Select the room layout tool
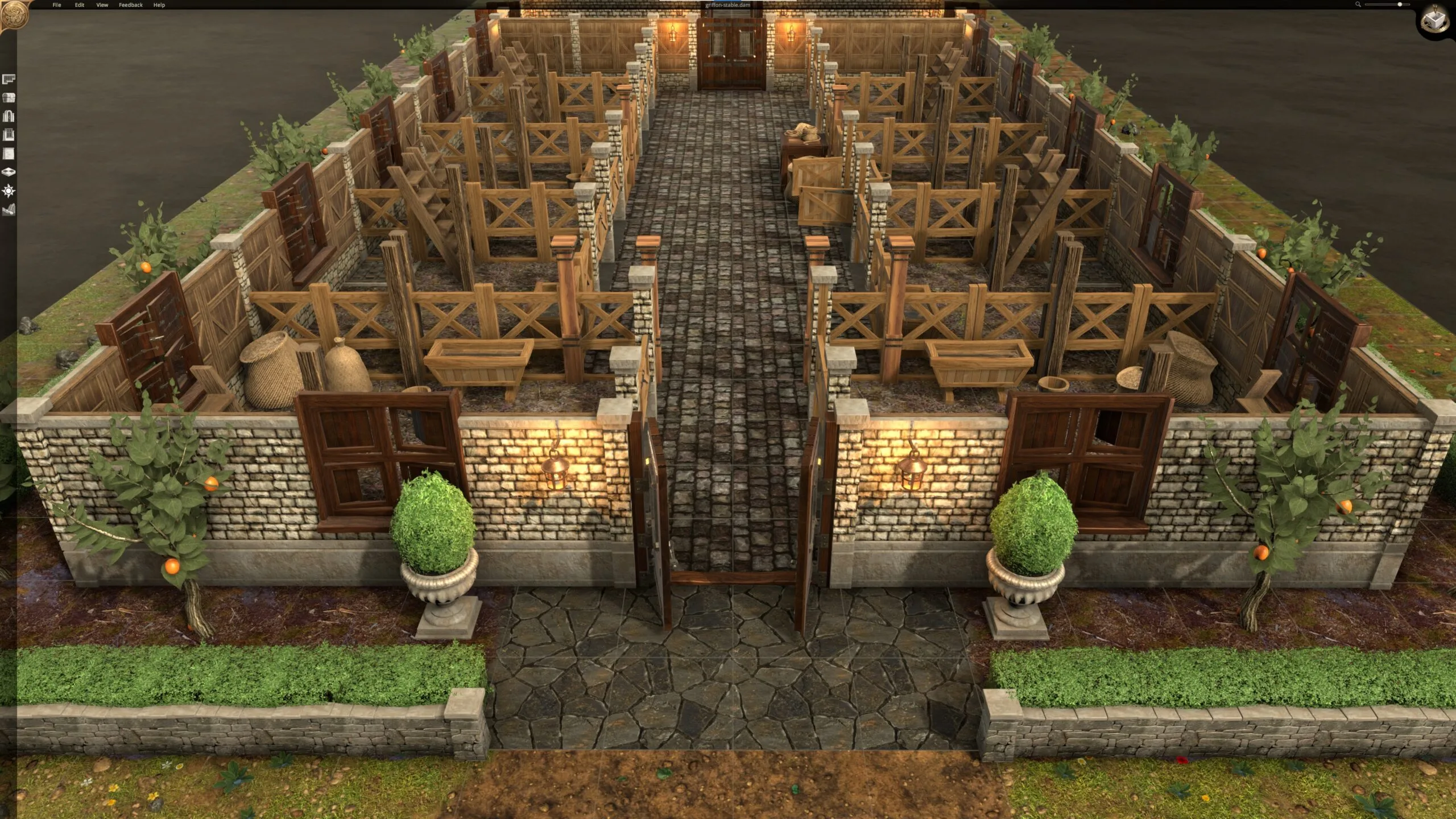1456x819 pixels. [9, 79]
